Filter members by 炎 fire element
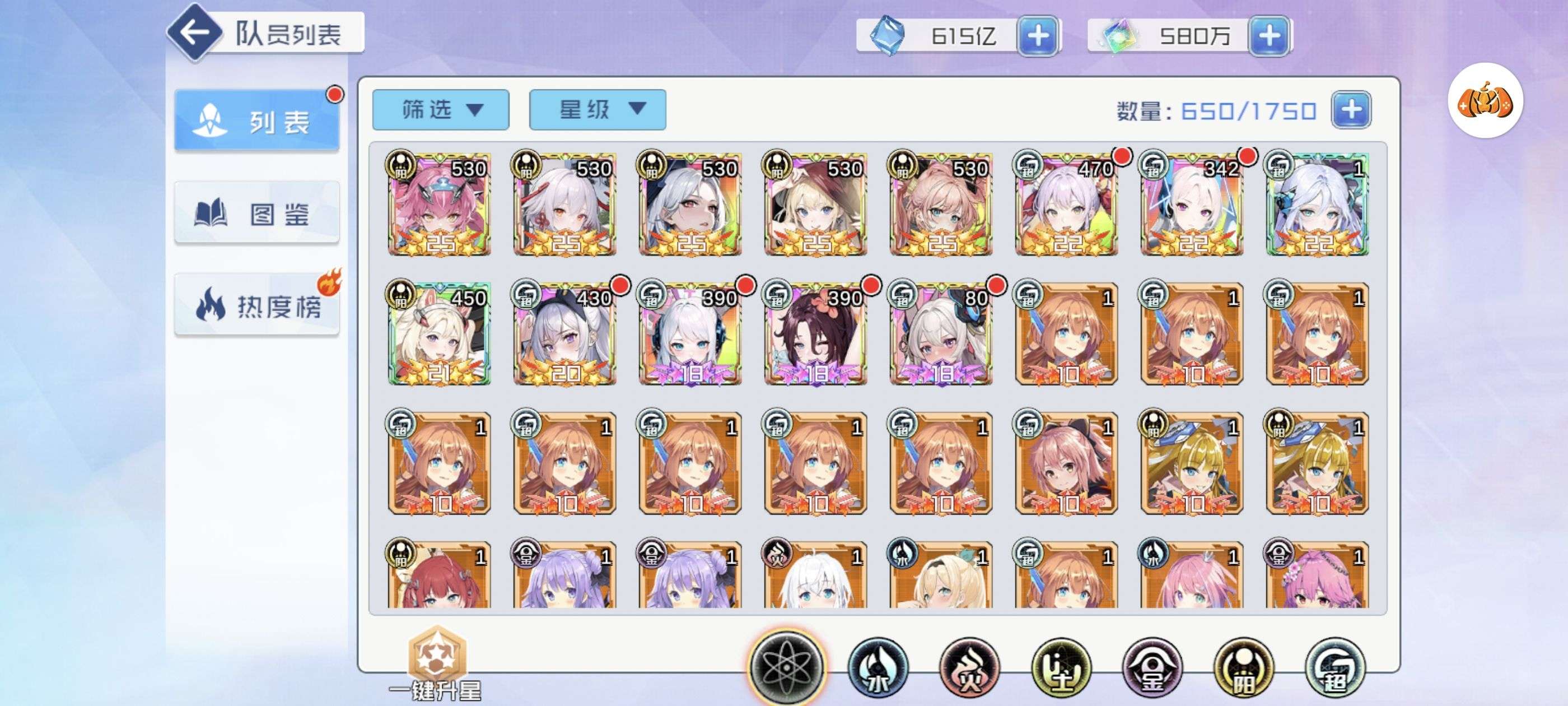This screenshot has height=706, width=1568. [969, 668]
